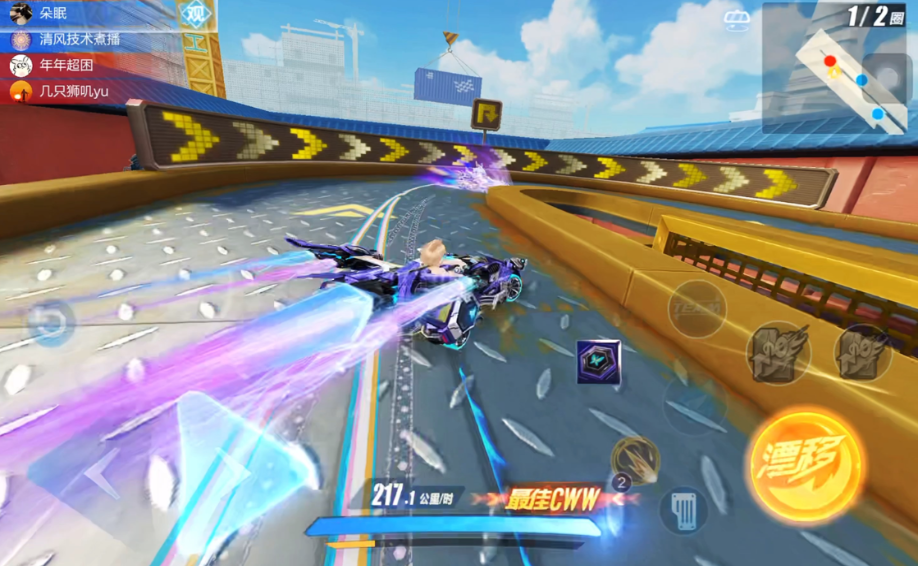
Task: Activate the faded TEAM nitro button
Action: point(696,308)
